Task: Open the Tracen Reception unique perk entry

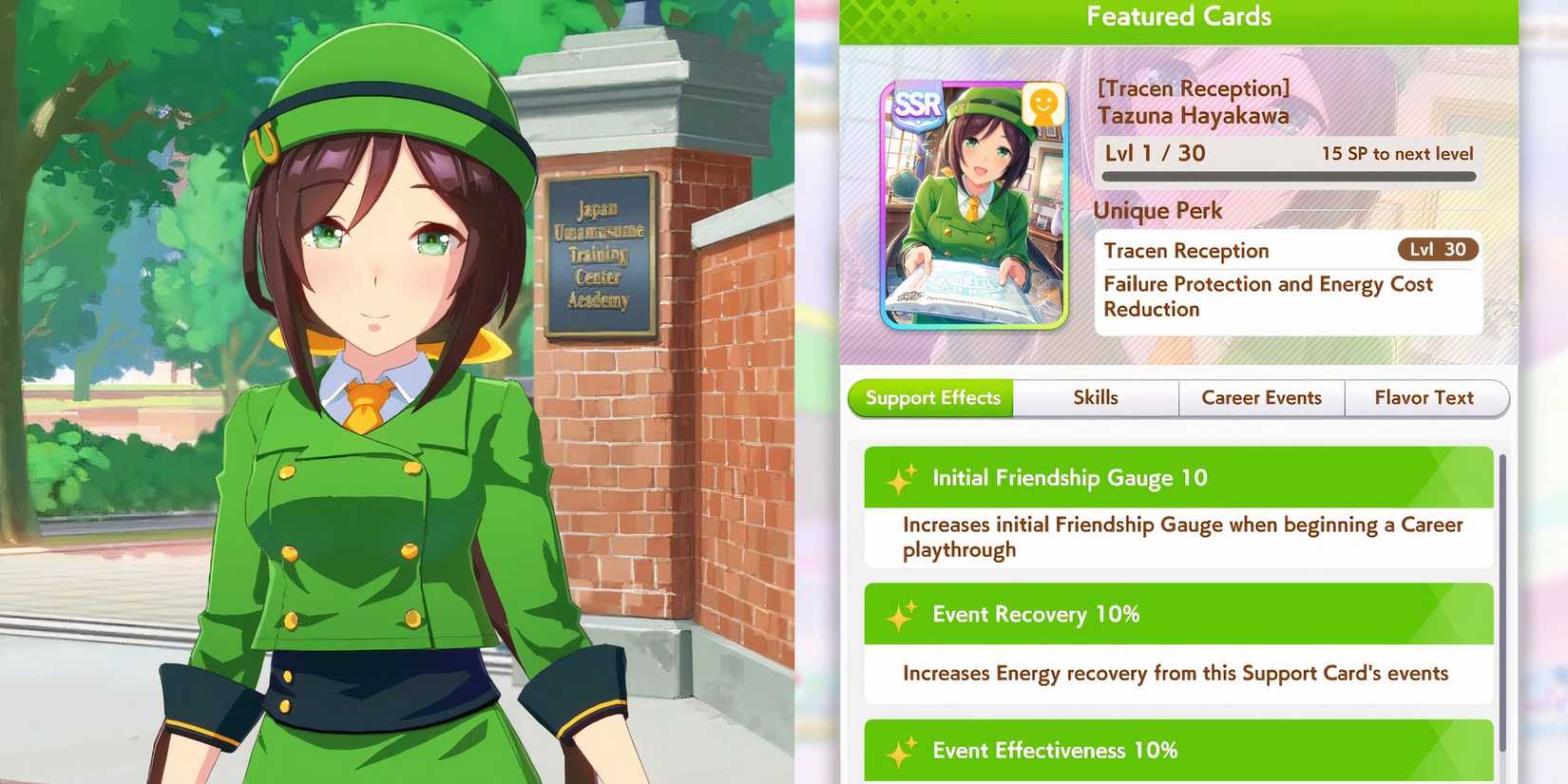Action: tap(1186, 250)
